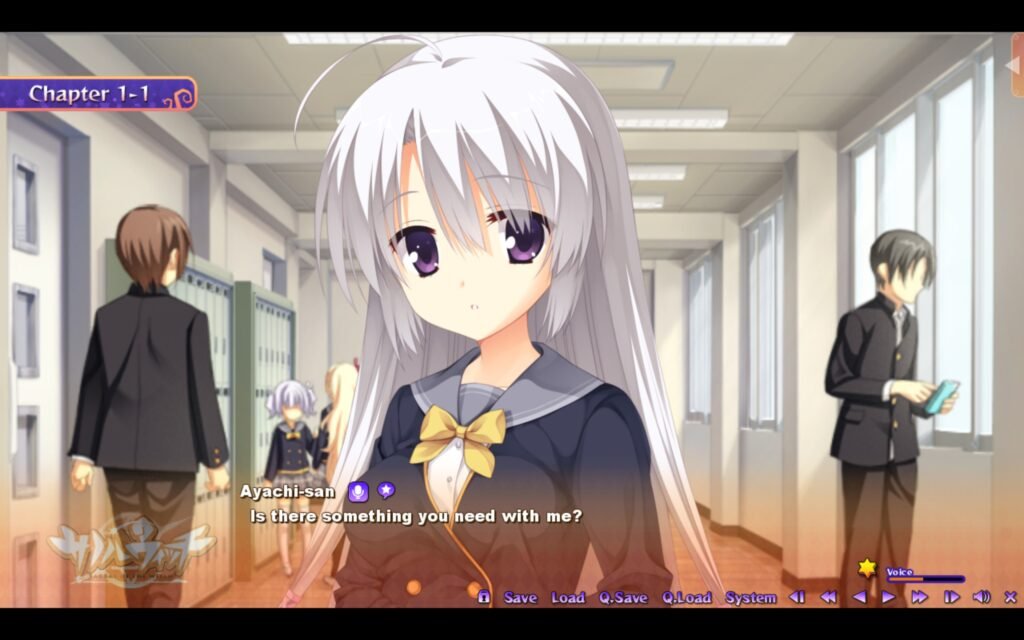Open the System settings
This screenshot has width=1024, height=640.
(750, 597)
